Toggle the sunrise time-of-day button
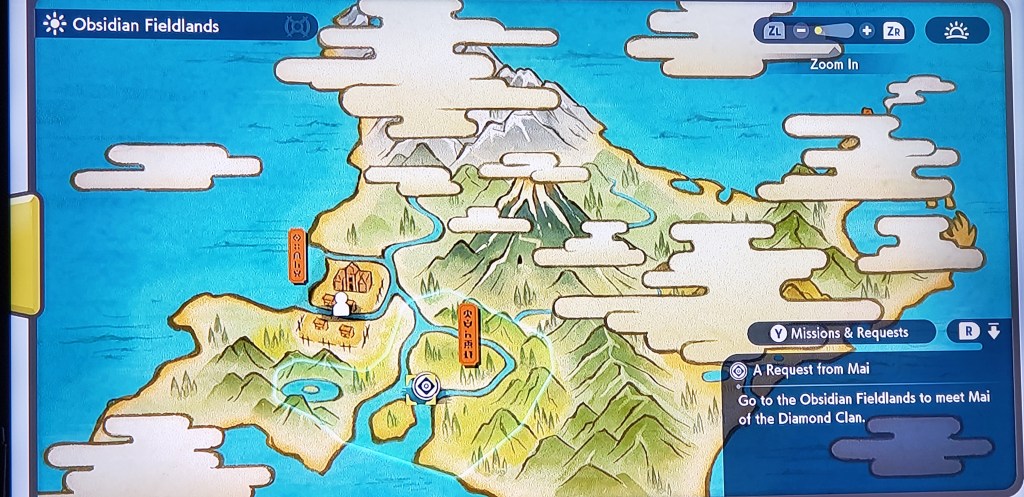1024x497 pixels. pos(956,31)
